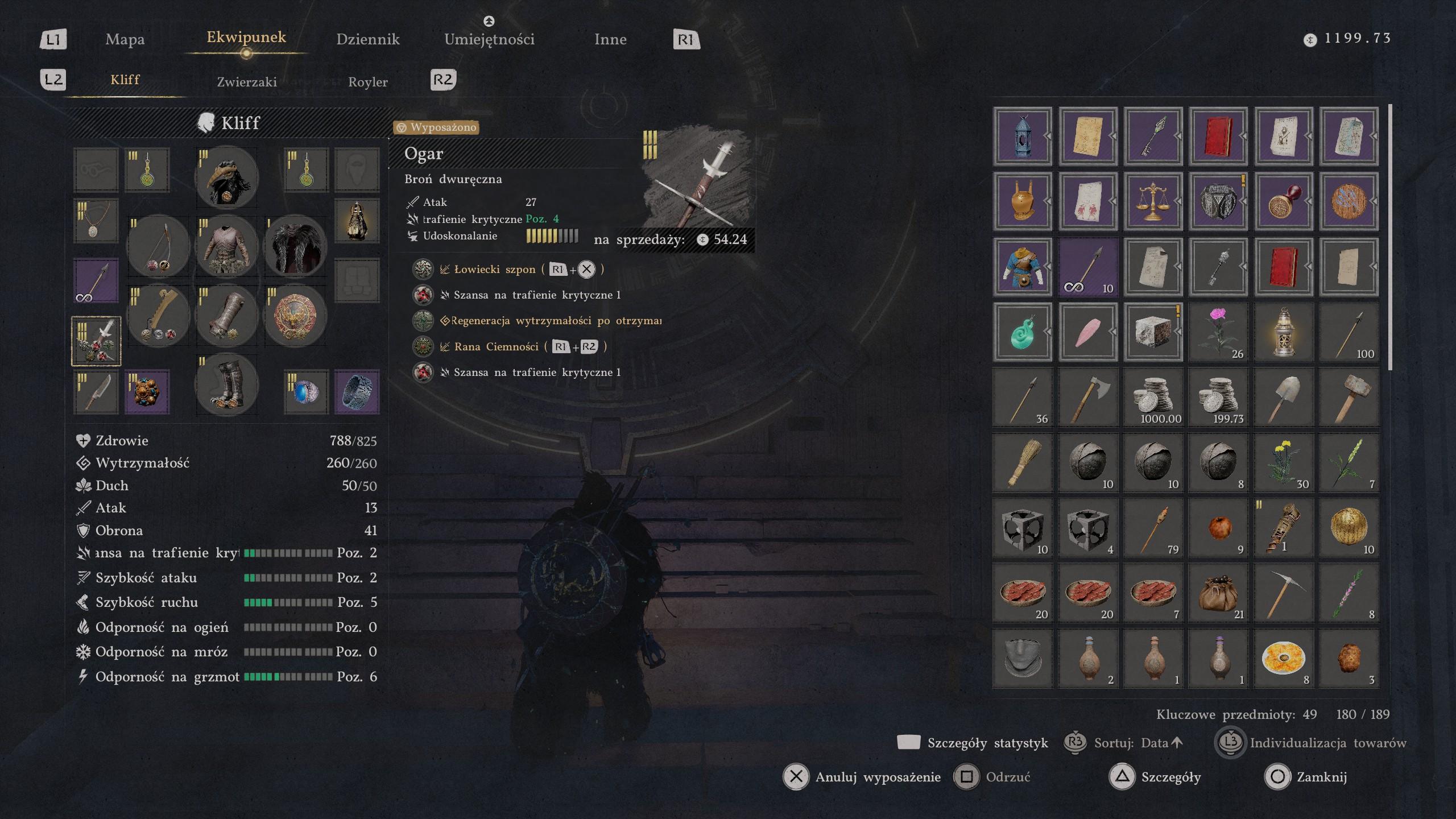This screenshot has width=1456, height=819.
Task: Select the Umiejętności tab
Action: 489,39
